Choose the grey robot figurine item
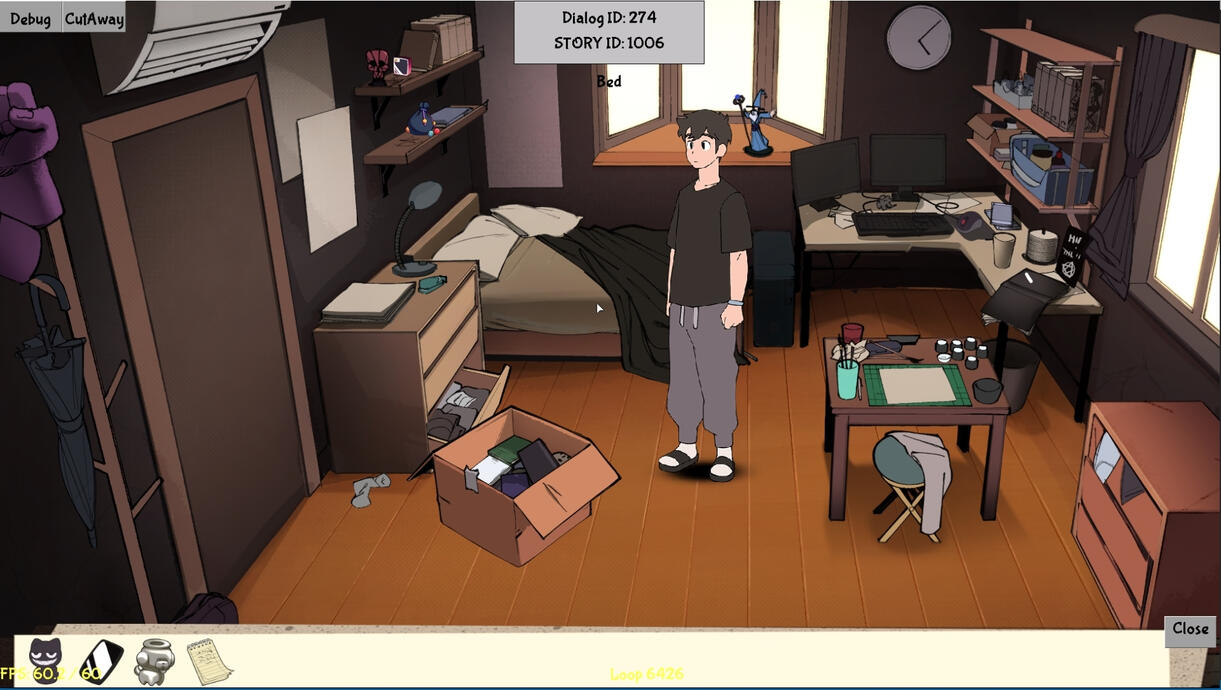Screen dimensions: 1221x690 point(154,661)
